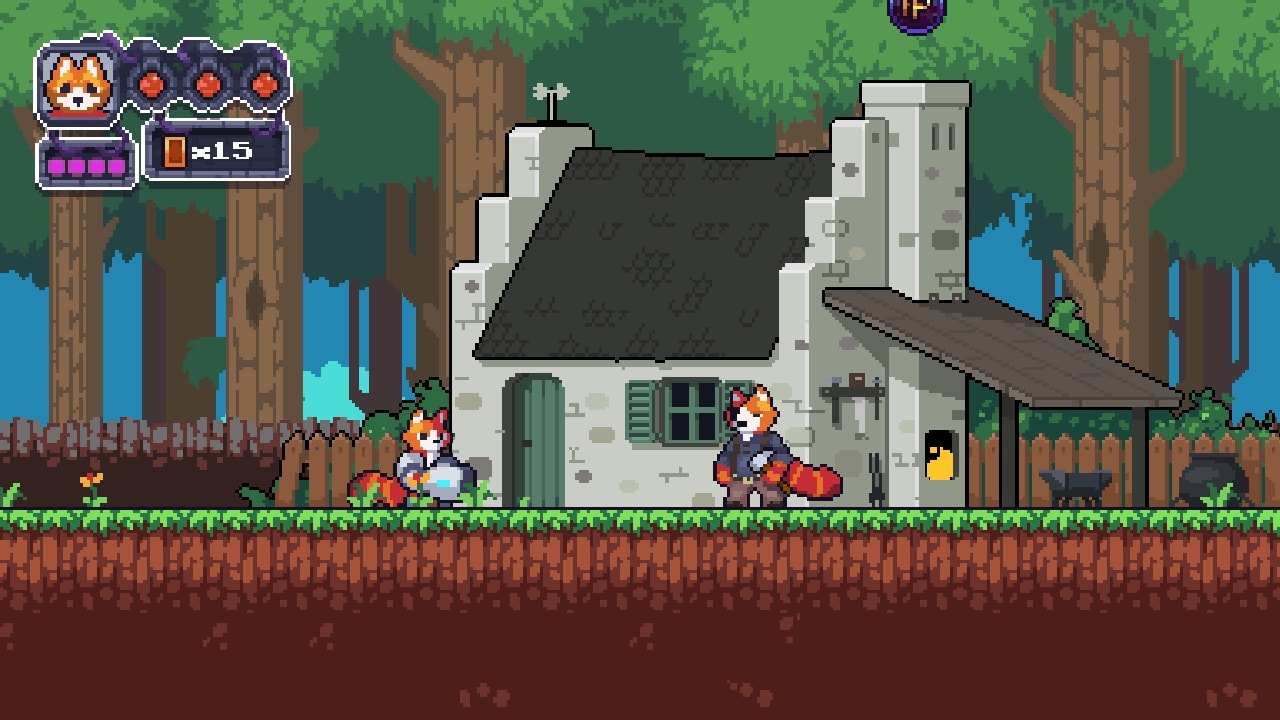
Task: Open the green arched front door
Action: [538, 440]
